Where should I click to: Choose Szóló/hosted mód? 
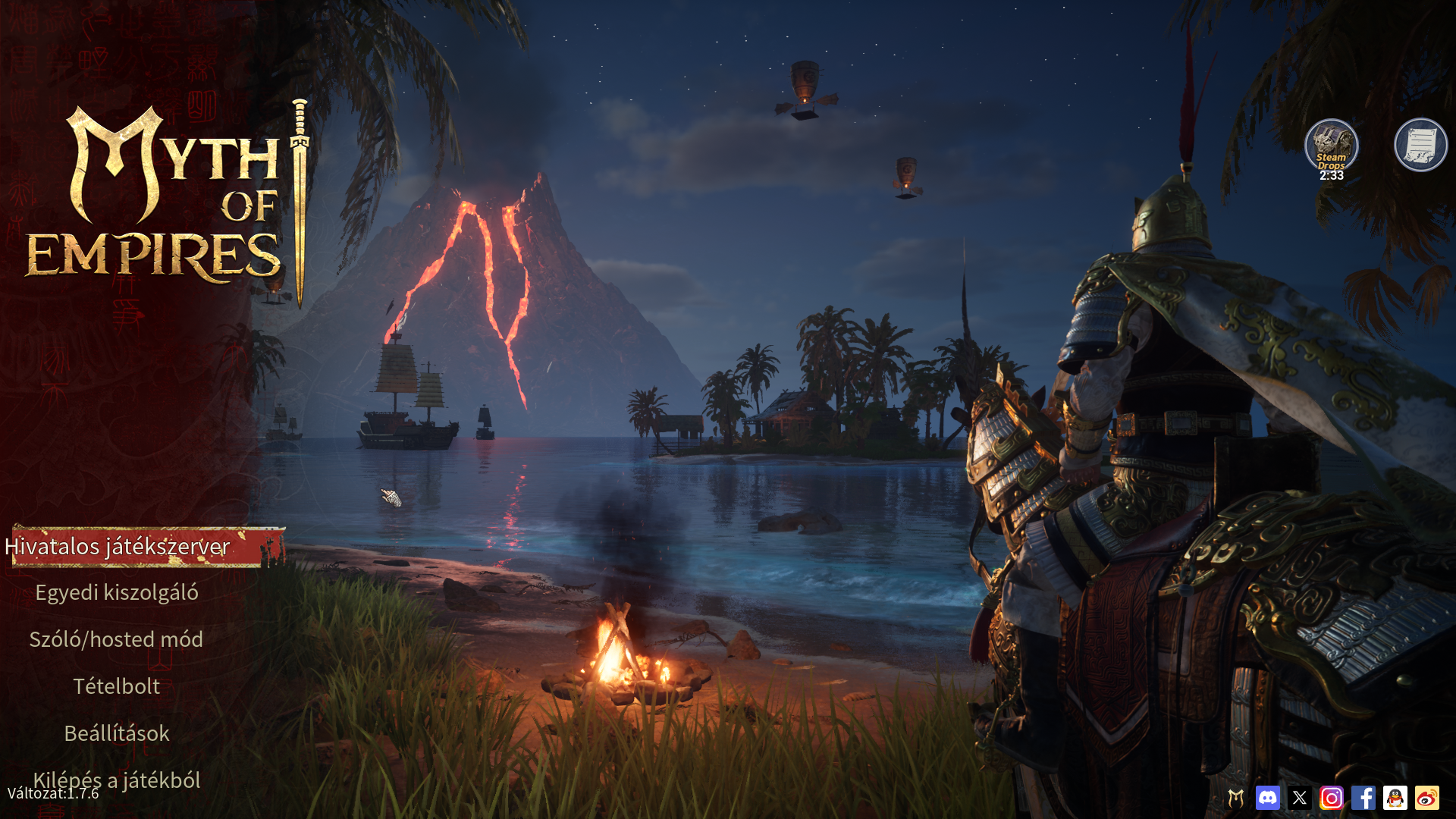pos(116,640)
